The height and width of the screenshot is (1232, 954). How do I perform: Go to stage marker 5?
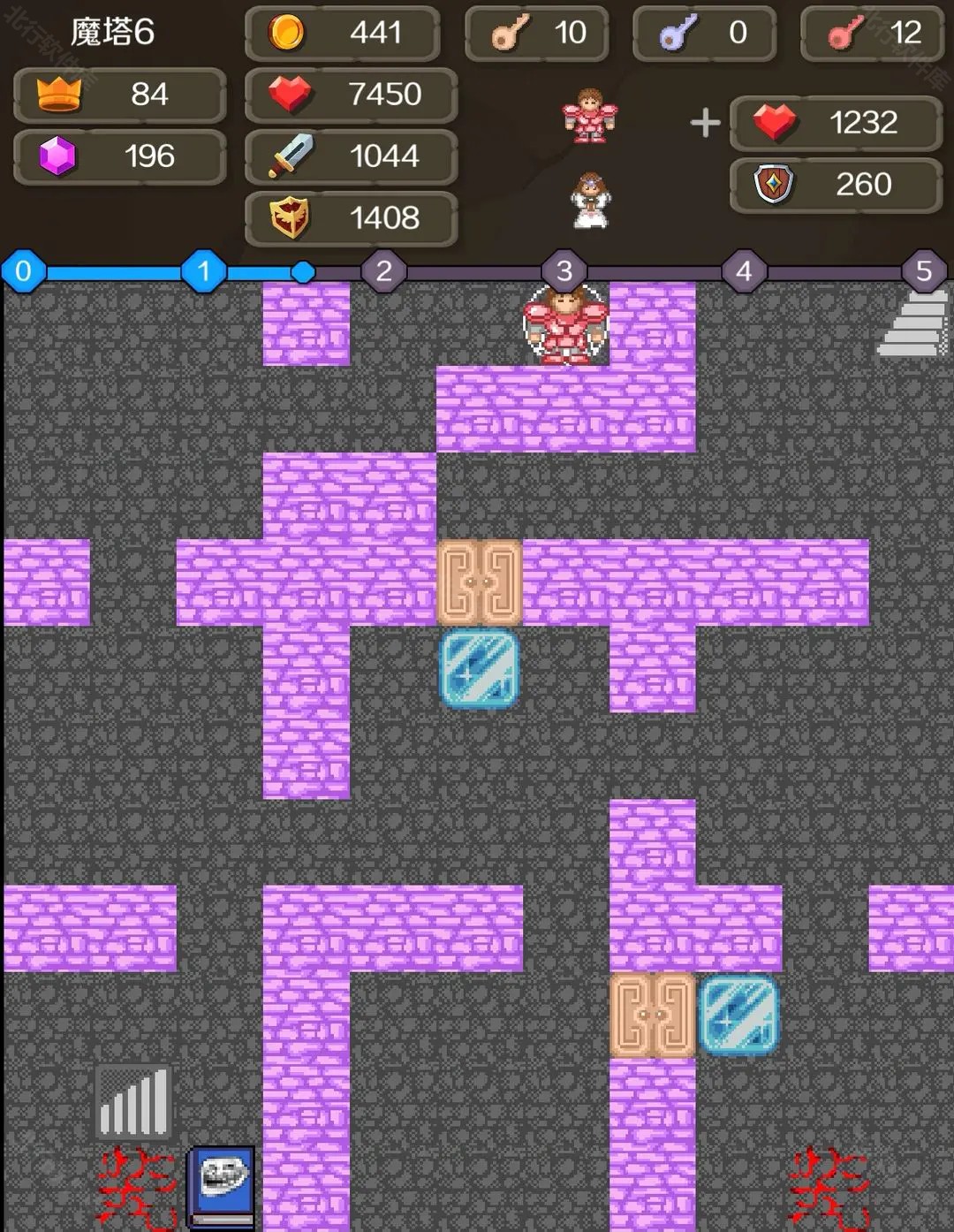pos(924,271)
